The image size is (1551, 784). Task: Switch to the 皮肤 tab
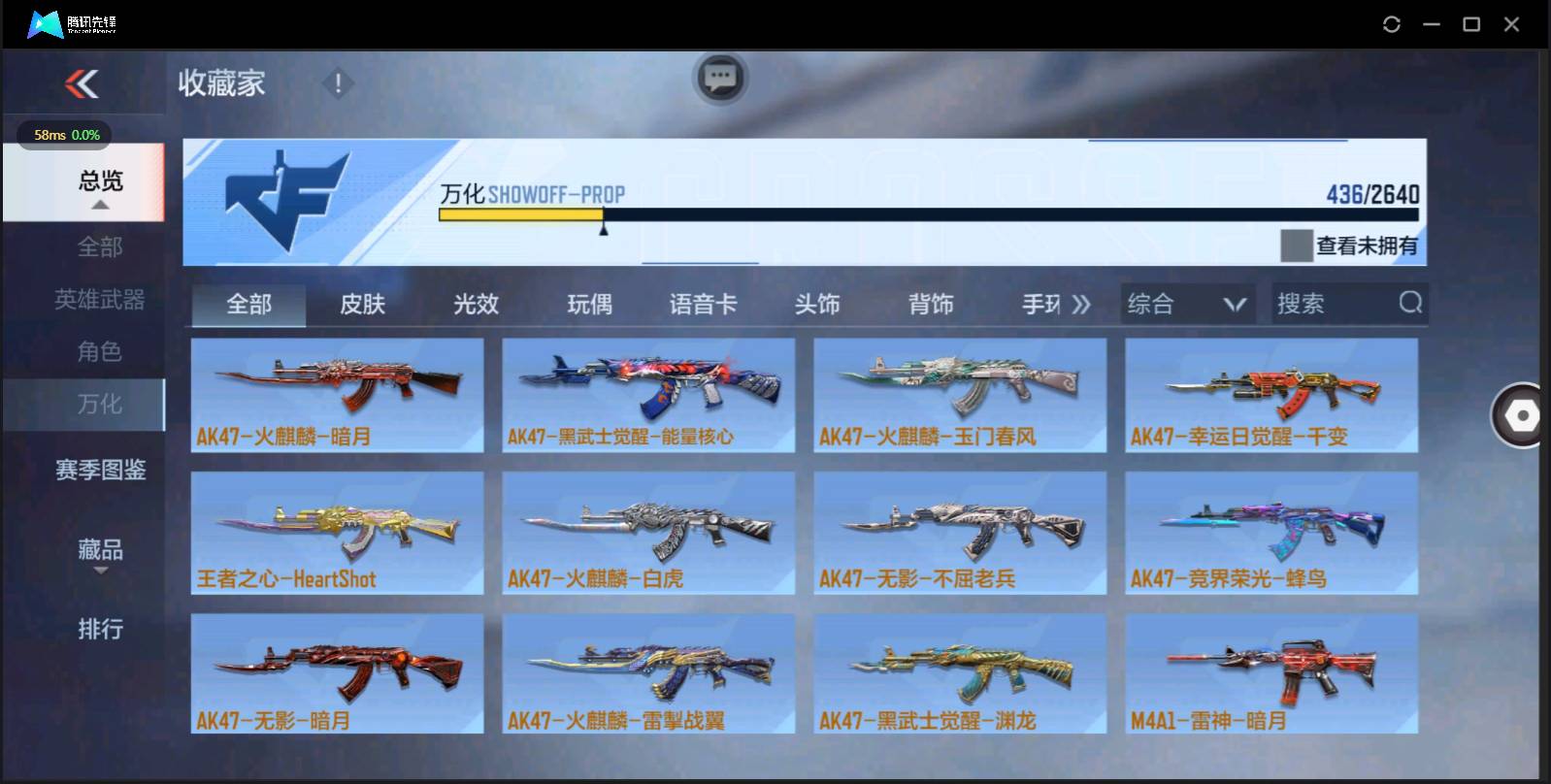pyautogui.click(x=363, y=304)
